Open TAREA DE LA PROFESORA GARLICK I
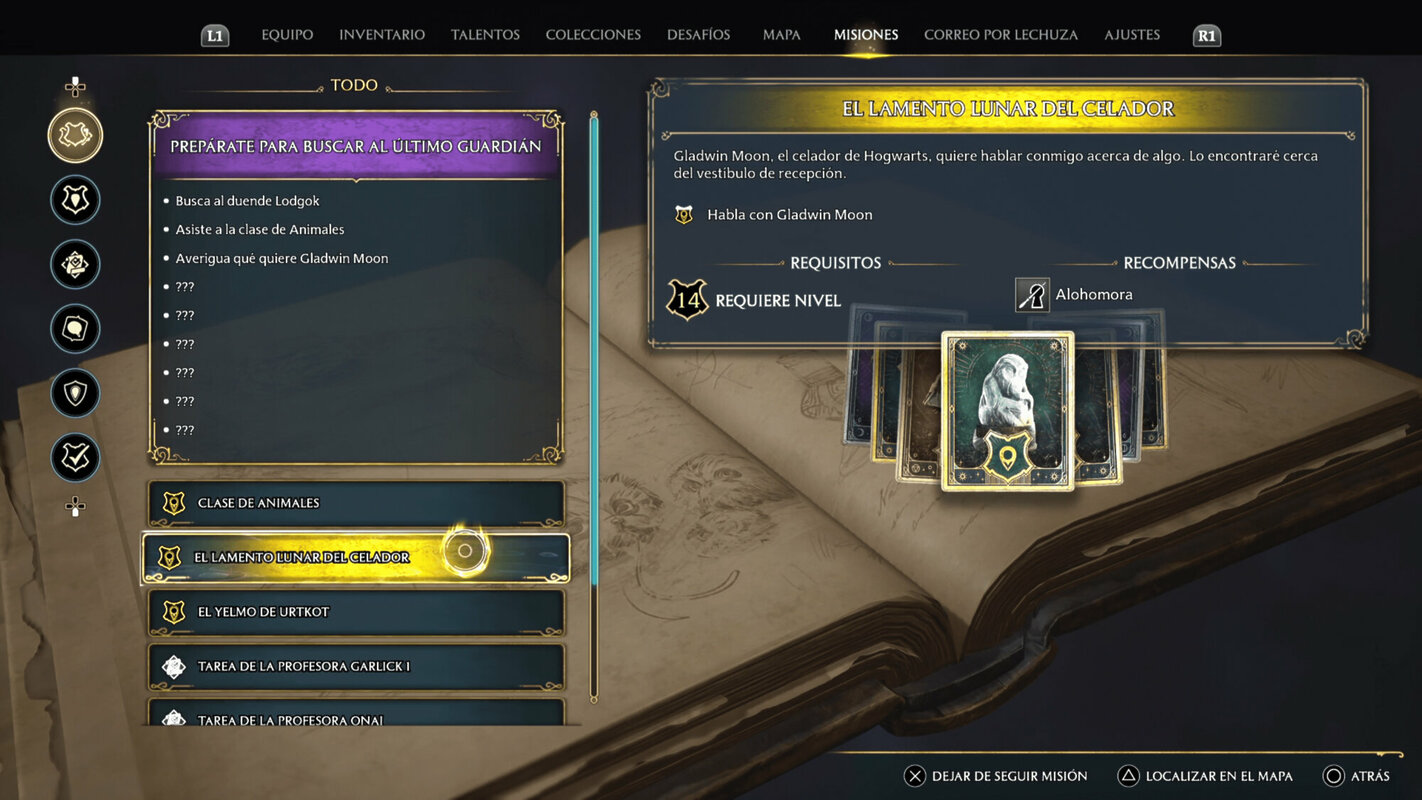 (x=355, y=666)
